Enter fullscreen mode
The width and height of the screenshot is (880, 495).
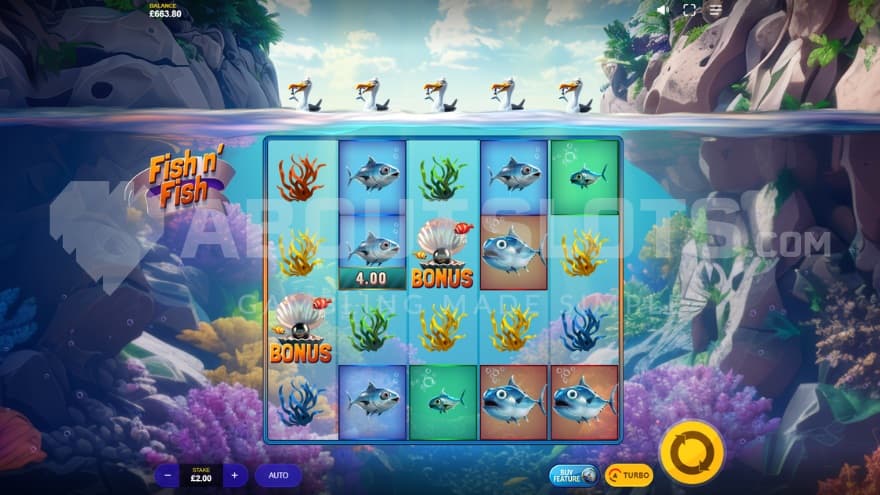coord(689,10)
